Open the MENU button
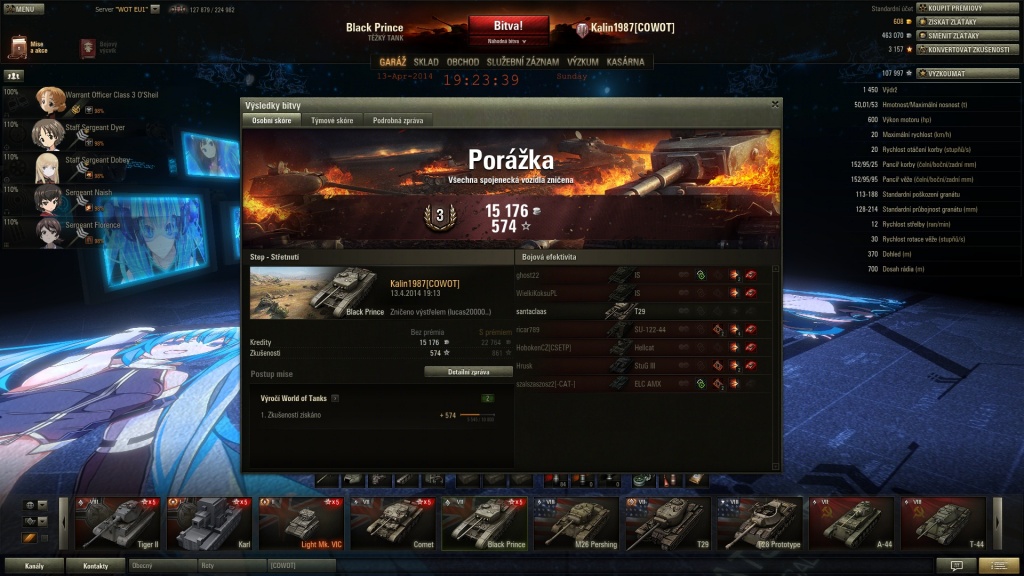 [23, 9]
